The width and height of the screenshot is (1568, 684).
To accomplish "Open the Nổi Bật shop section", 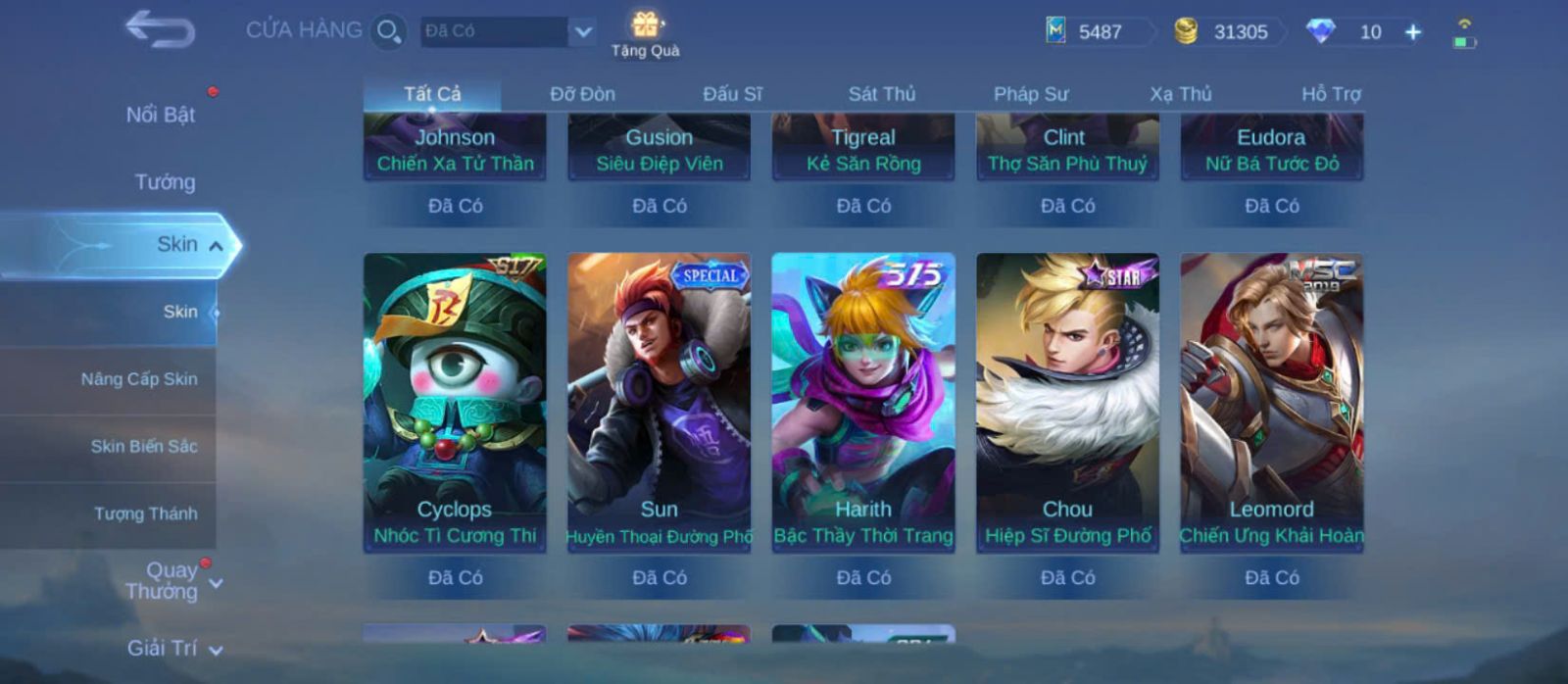I will (x=160, y=115).
